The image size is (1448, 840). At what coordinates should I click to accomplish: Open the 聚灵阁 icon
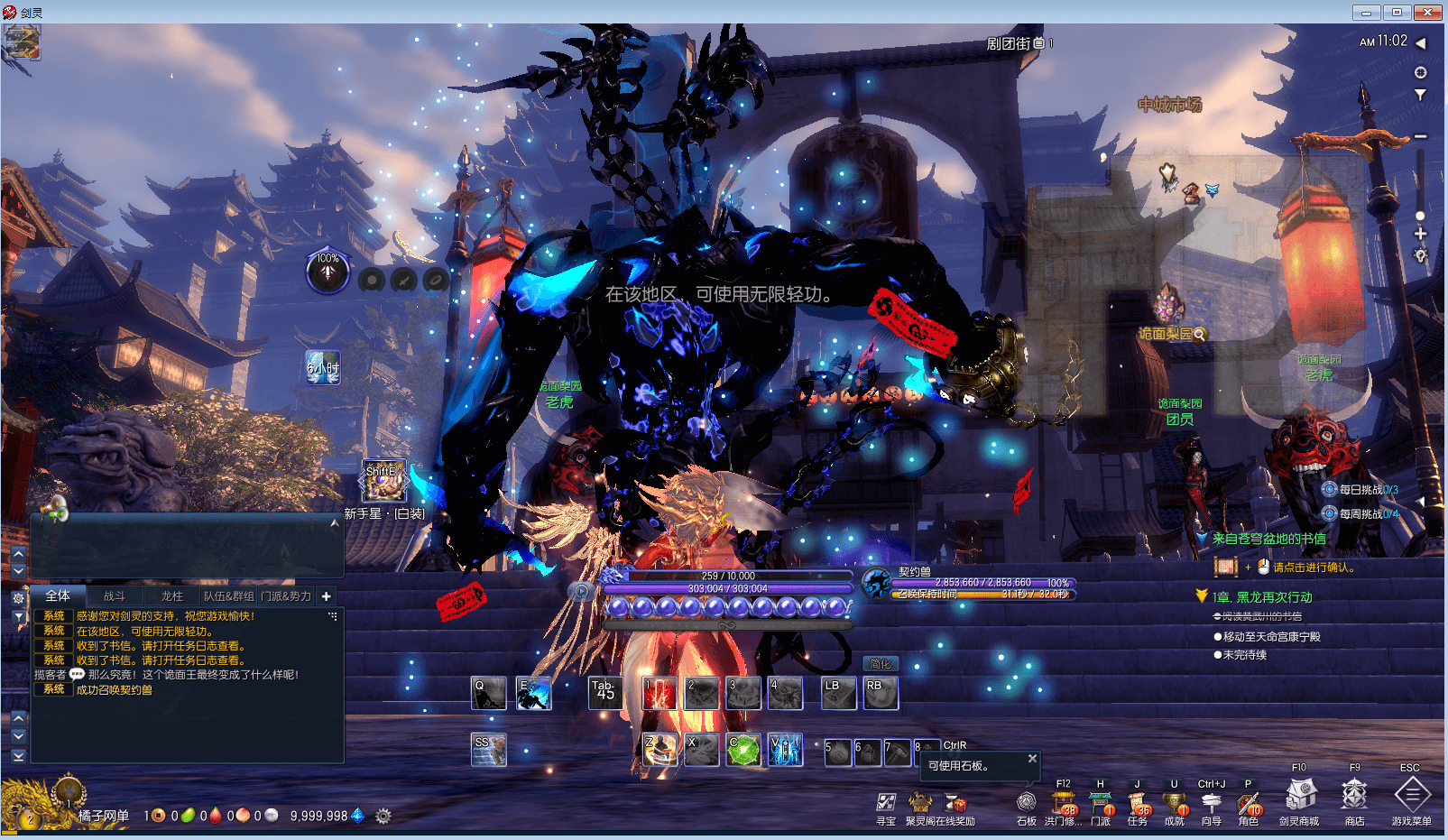coord(920,802)
